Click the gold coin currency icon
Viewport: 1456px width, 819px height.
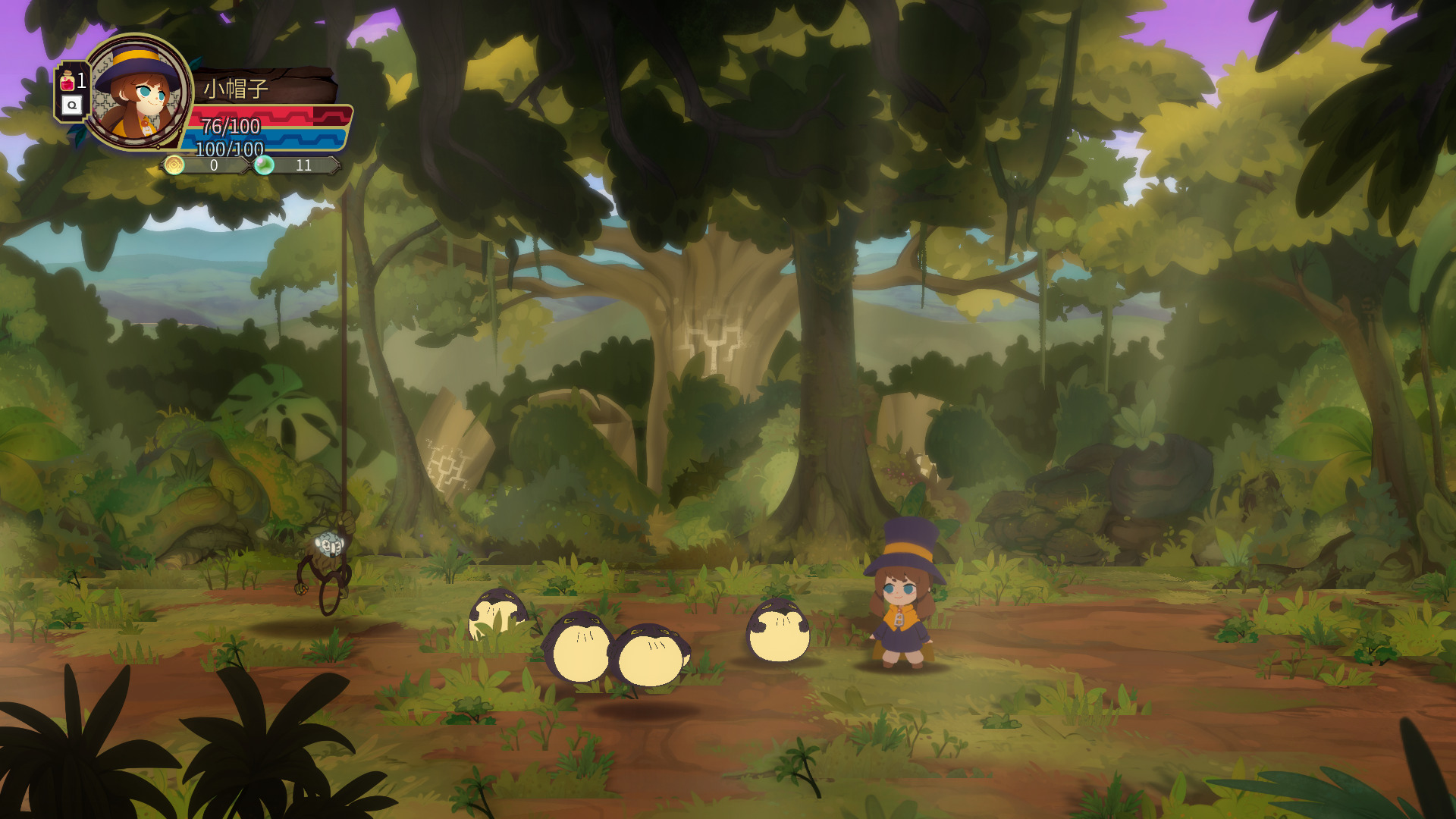tap(174, 165)
